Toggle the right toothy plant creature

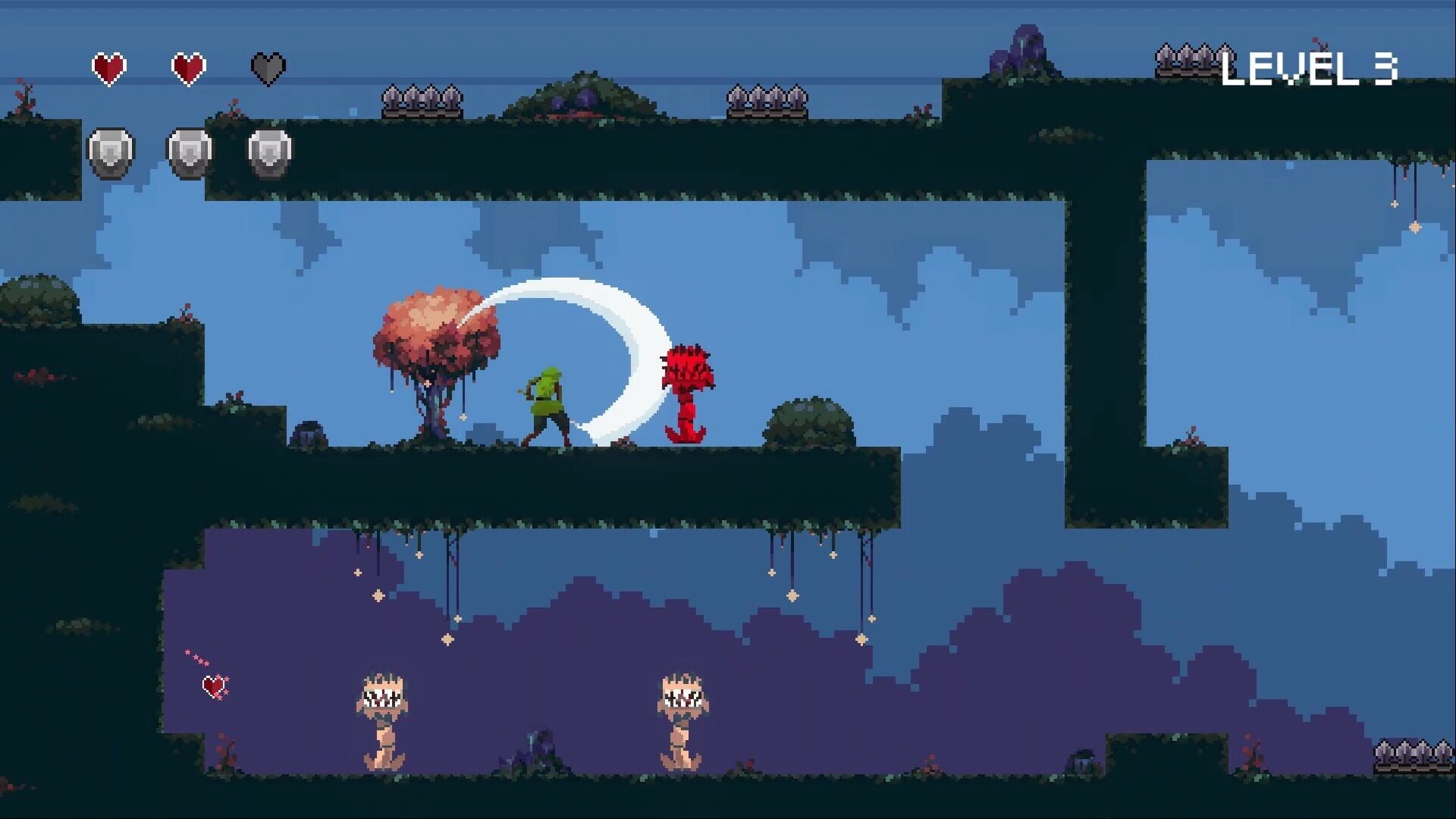(x=682, y=698)
